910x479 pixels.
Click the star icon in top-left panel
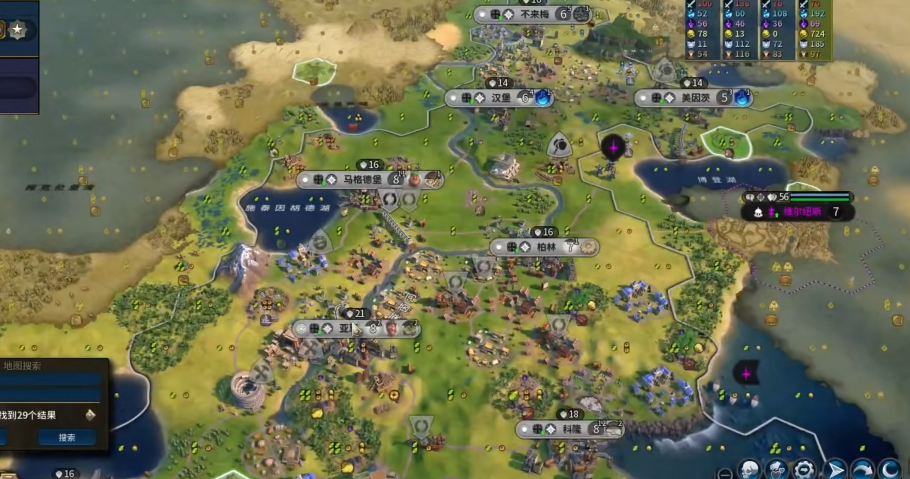pyautogui.click(x=19, y=31)
